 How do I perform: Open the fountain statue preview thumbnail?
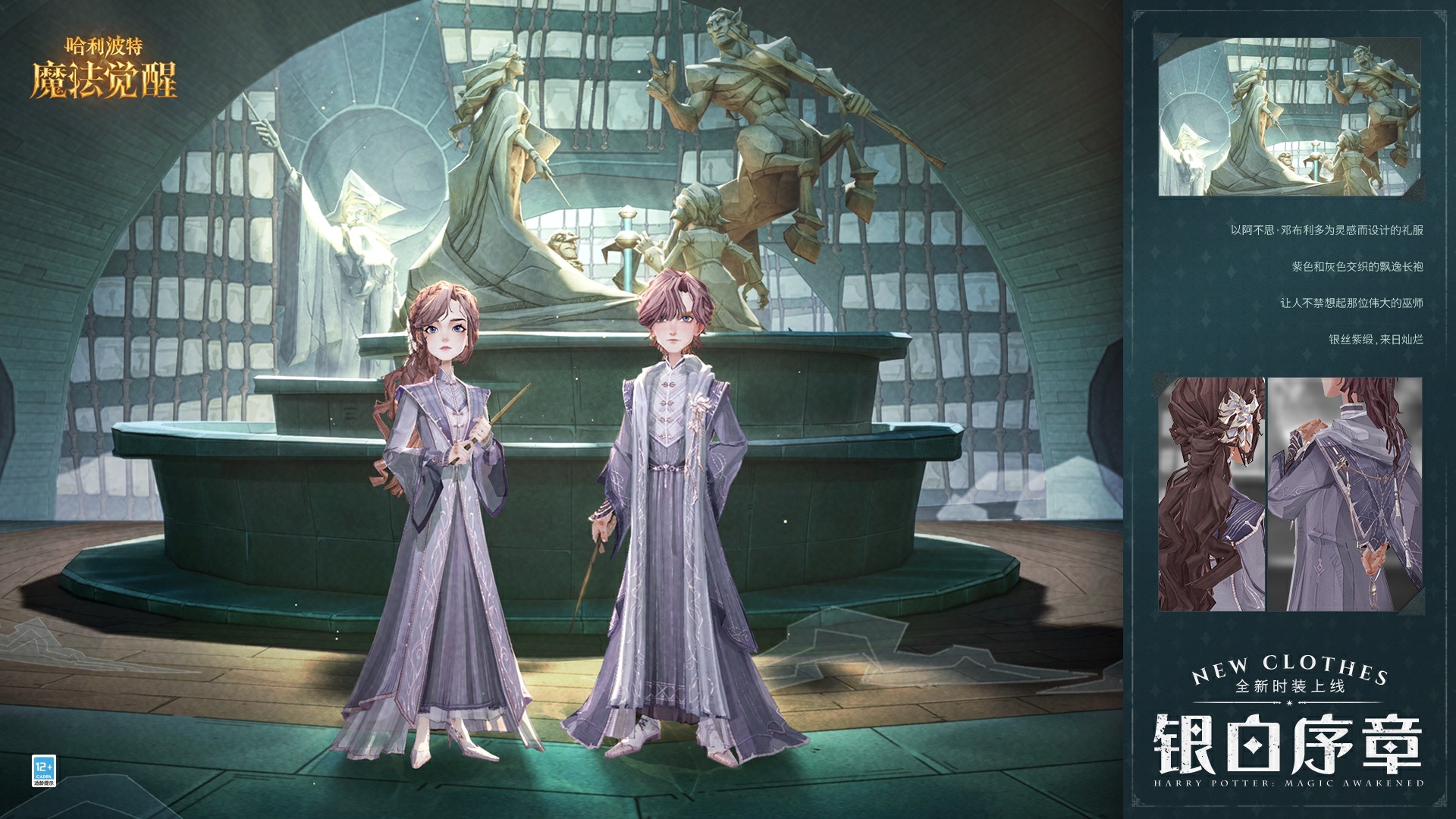pyautogui.click(x=1289, y=115)
